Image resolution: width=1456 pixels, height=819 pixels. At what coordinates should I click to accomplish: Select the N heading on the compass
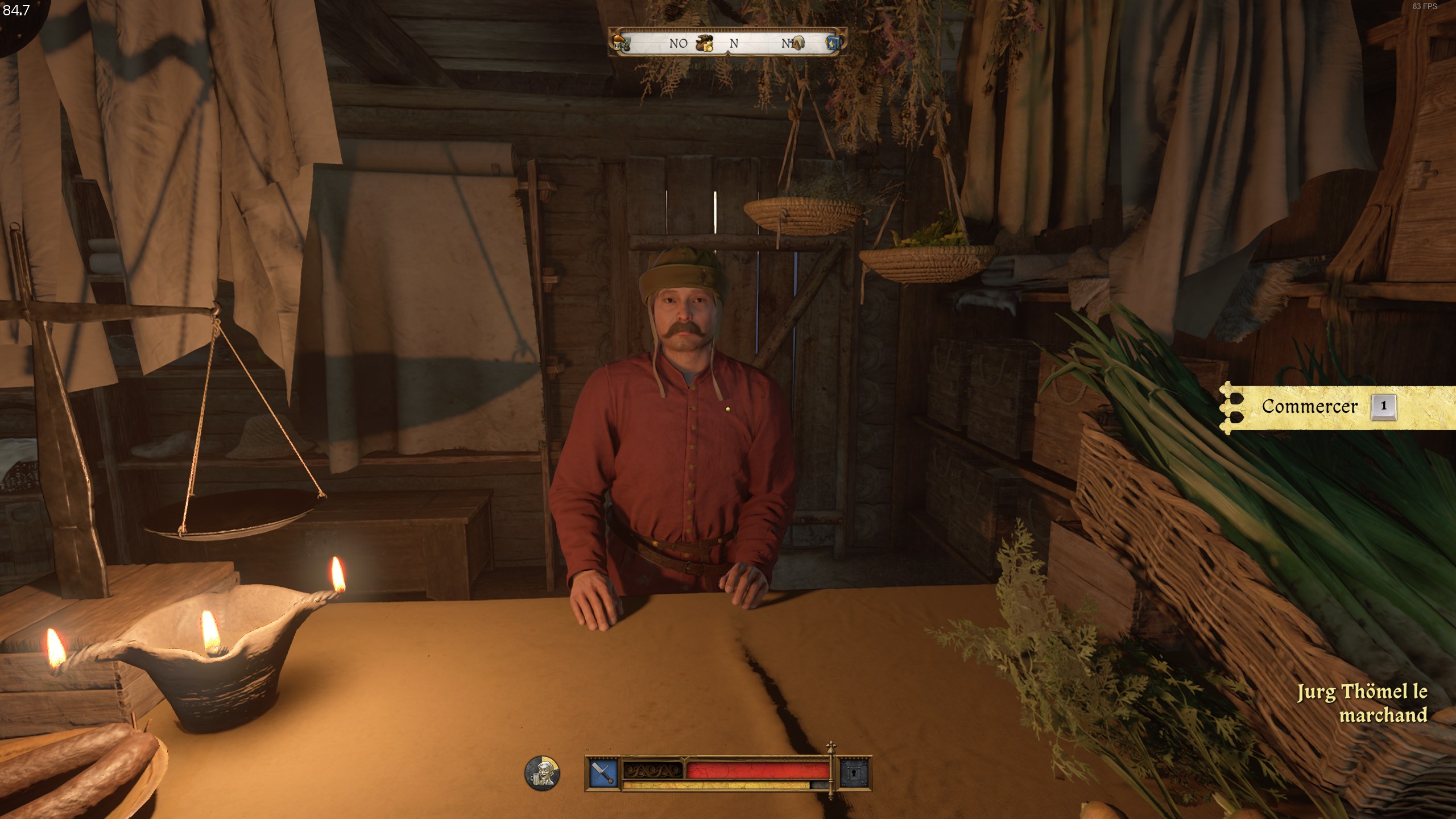(734, 44)
